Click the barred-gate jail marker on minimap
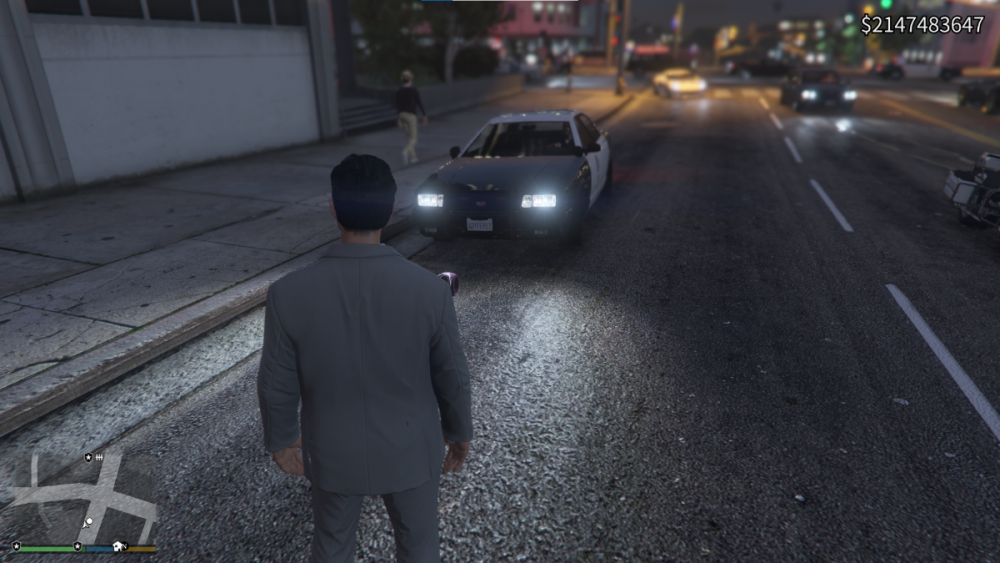The image size is (1000, 563). click(x=100, y=456)
